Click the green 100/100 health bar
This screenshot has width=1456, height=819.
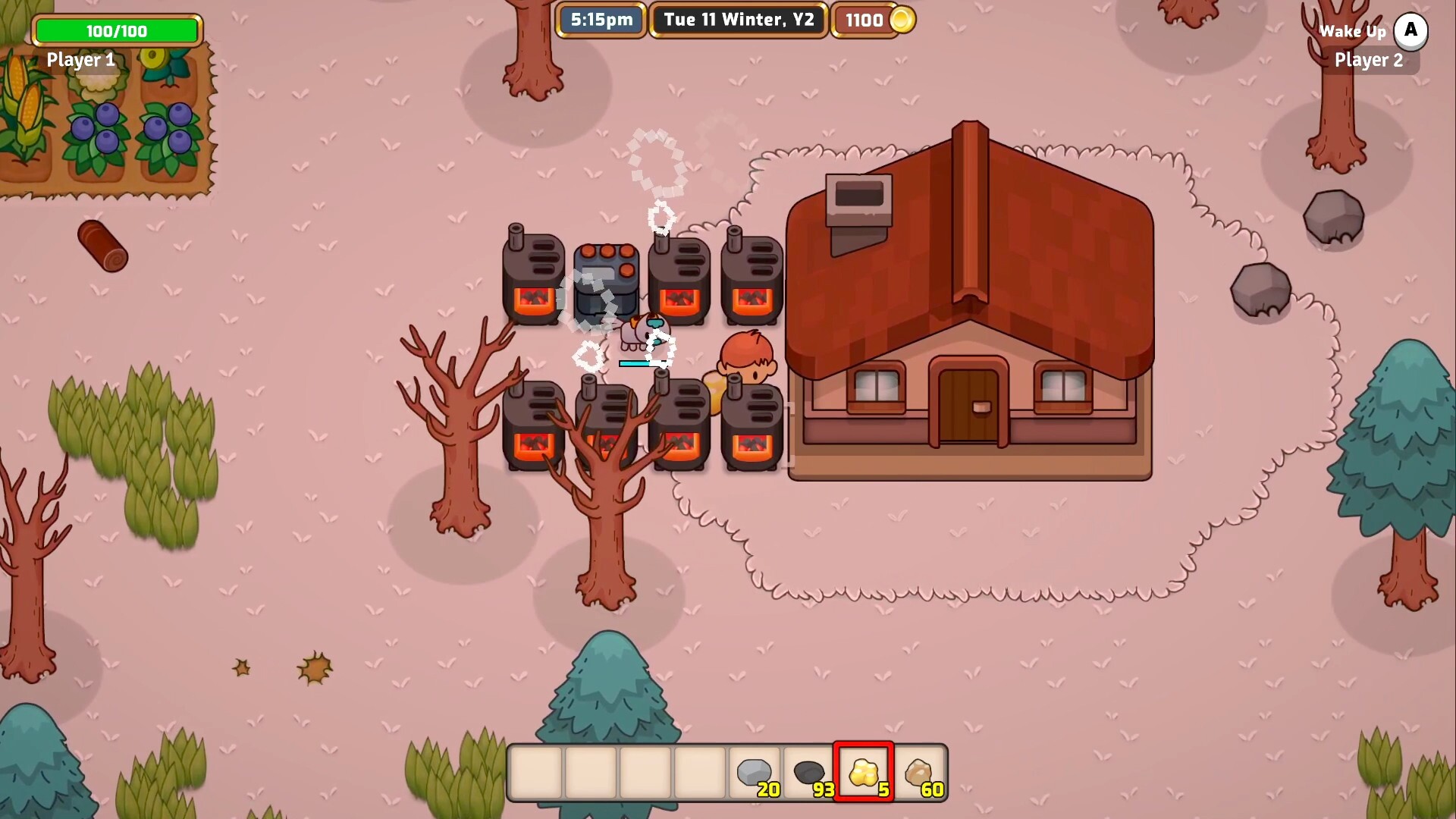(x=117, y=31)
